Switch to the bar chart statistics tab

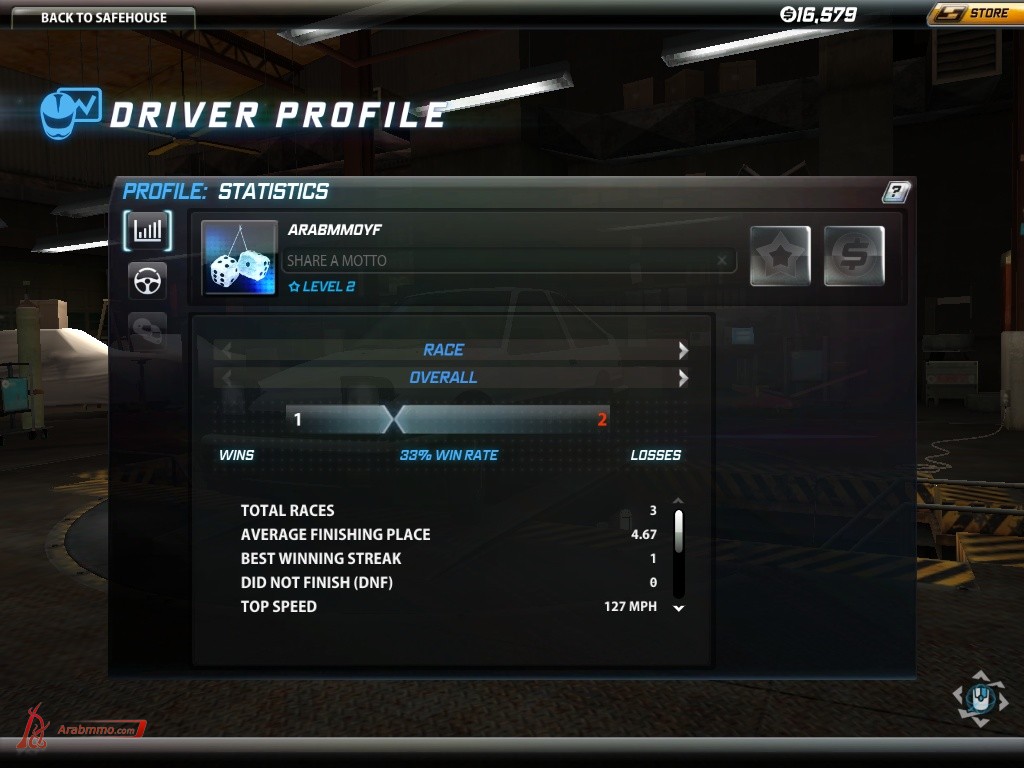pyautogui.click(x=148, y=231)
